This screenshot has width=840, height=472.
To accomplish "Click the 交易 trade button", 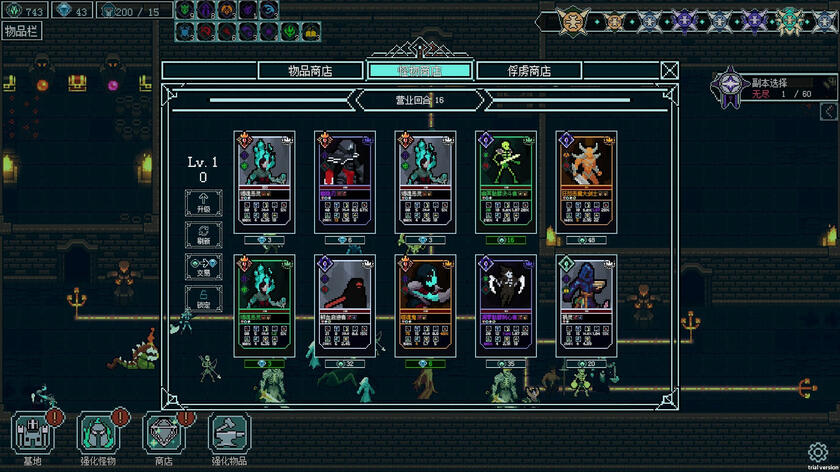I will point(203,267).
